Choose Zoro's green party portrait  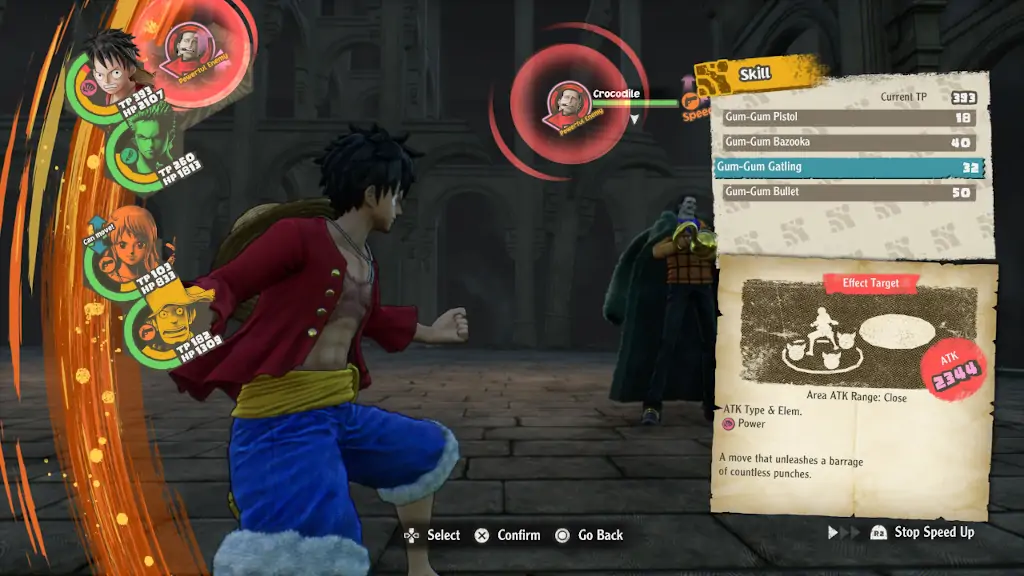pos(142,147)
